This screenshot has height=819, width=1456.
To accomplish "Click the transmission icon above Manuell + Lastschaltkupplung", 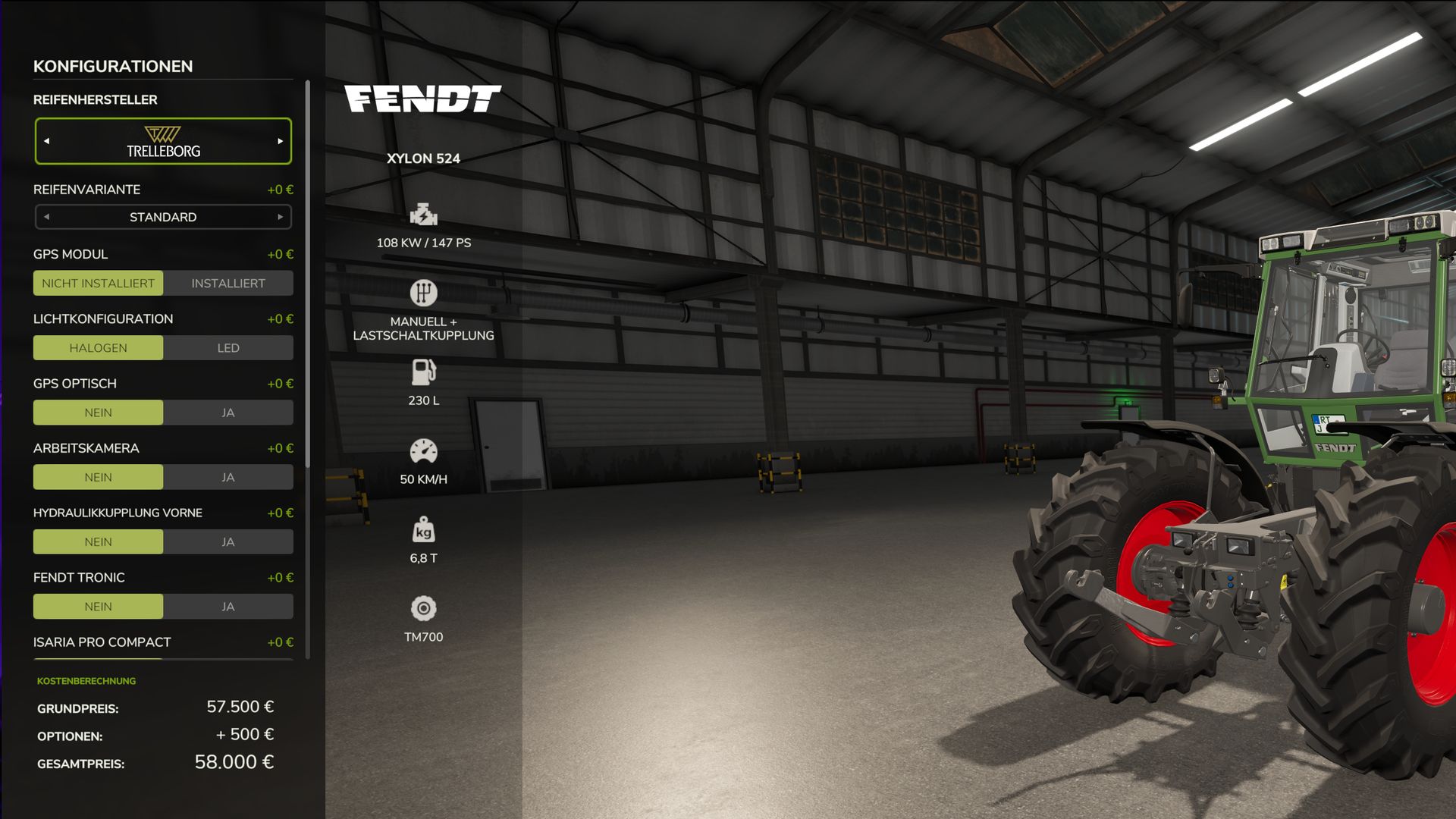I will coord(423,293).
